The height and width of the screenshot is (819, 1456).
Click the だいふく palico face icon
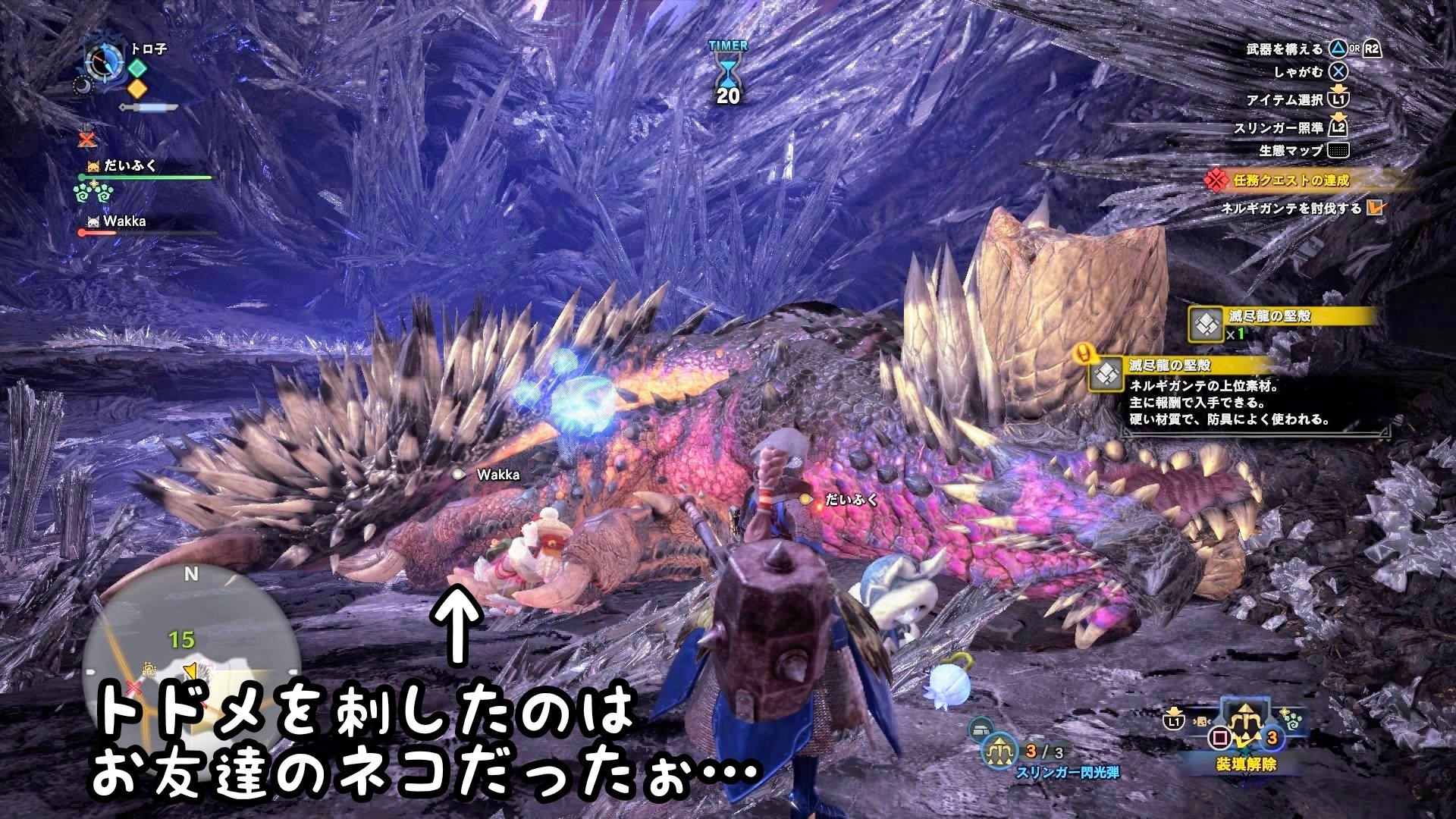93,166
